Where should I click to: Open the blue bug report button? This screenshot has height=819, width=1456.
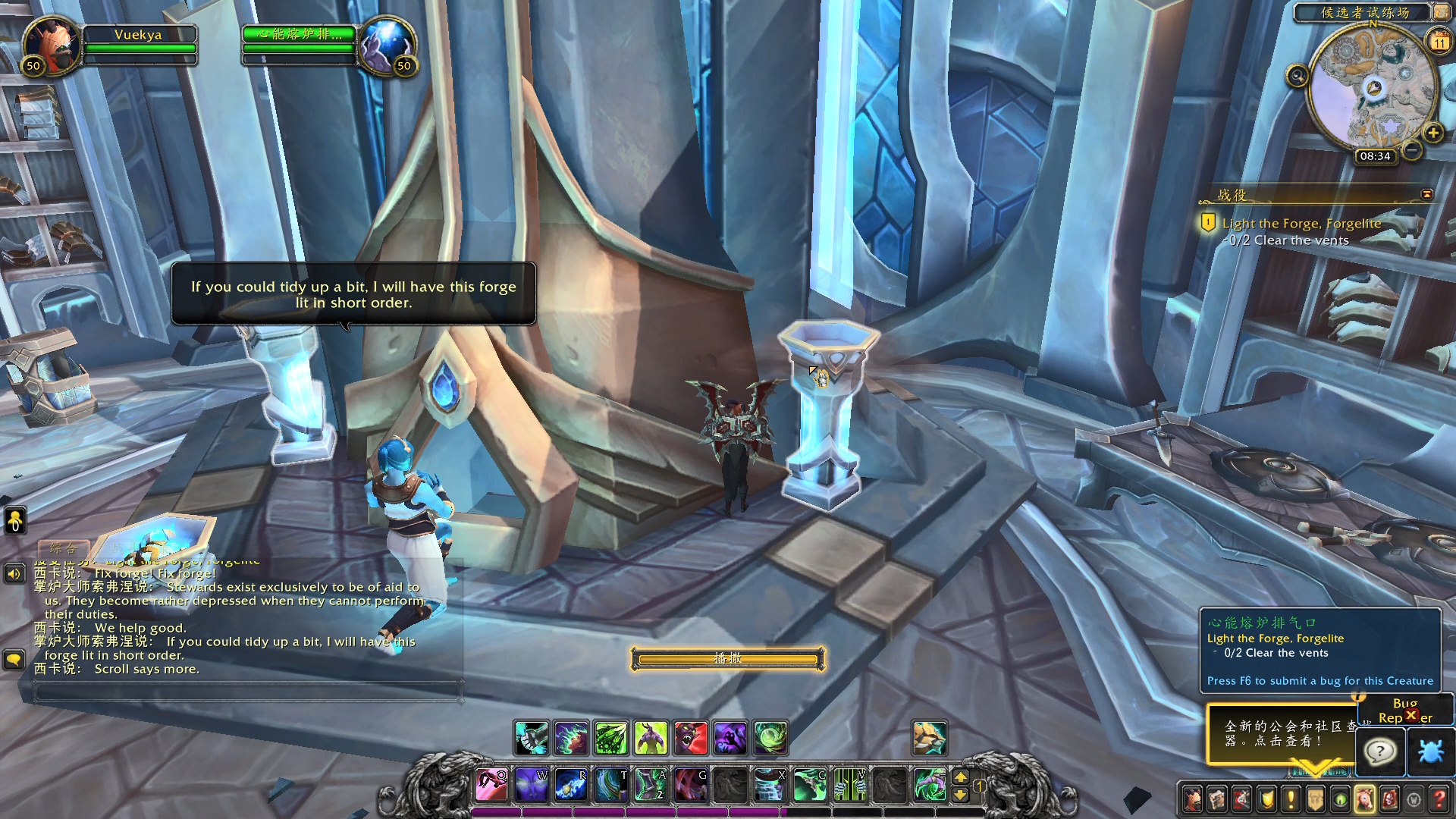(x=1430, y=752)
